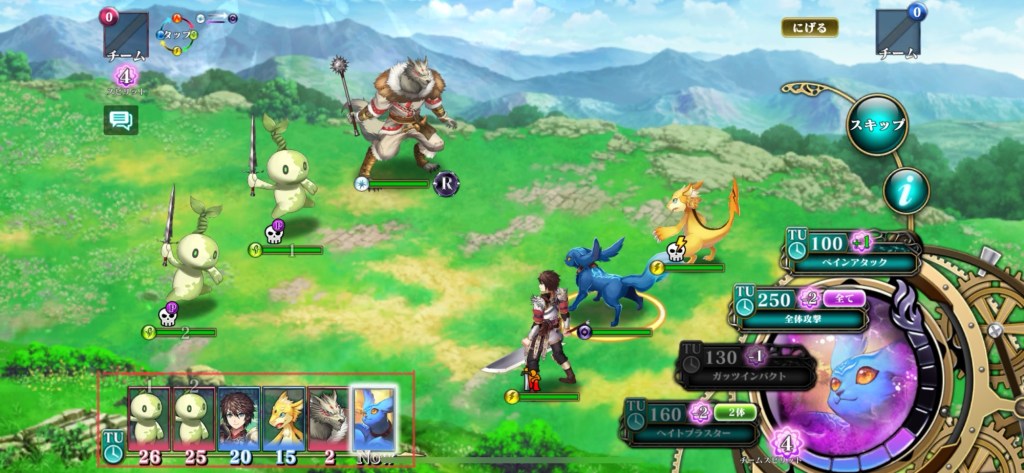The height and width of the screenshot is (473, 1024).
Task: Tap the にげる escape button
Action: point(809,27)
